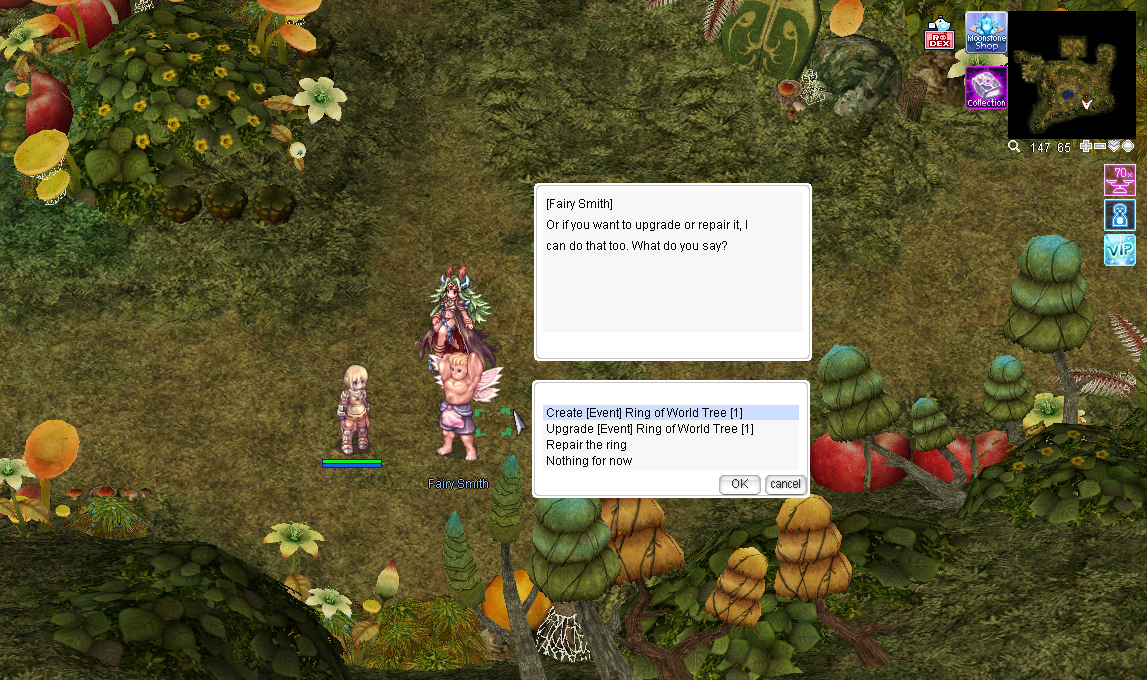The image size is (1147, 680).
Task: Click the minimap's double-chevron button
Action: pos(1114,146)
